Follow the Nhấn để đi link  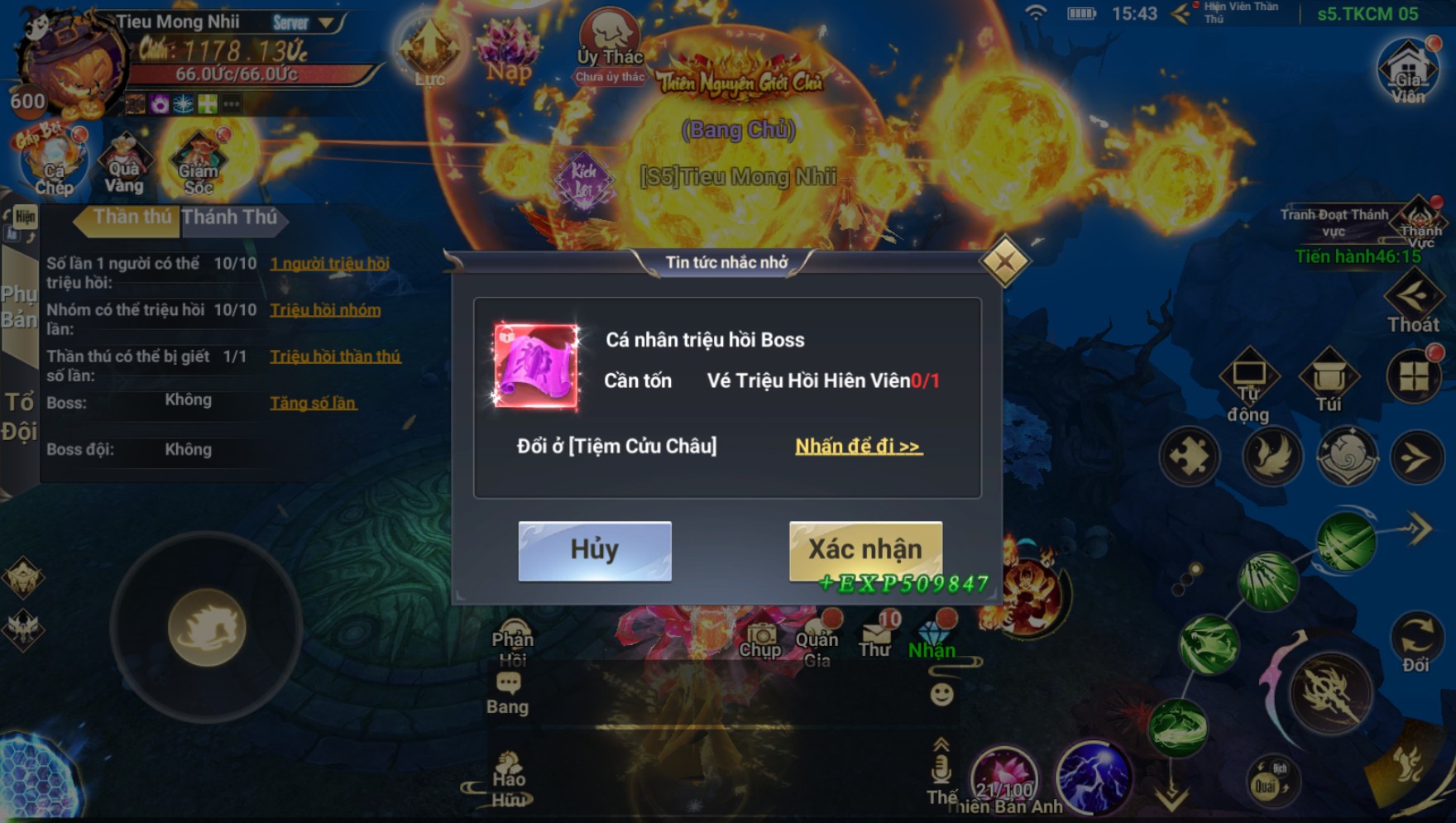coord(858,447)
